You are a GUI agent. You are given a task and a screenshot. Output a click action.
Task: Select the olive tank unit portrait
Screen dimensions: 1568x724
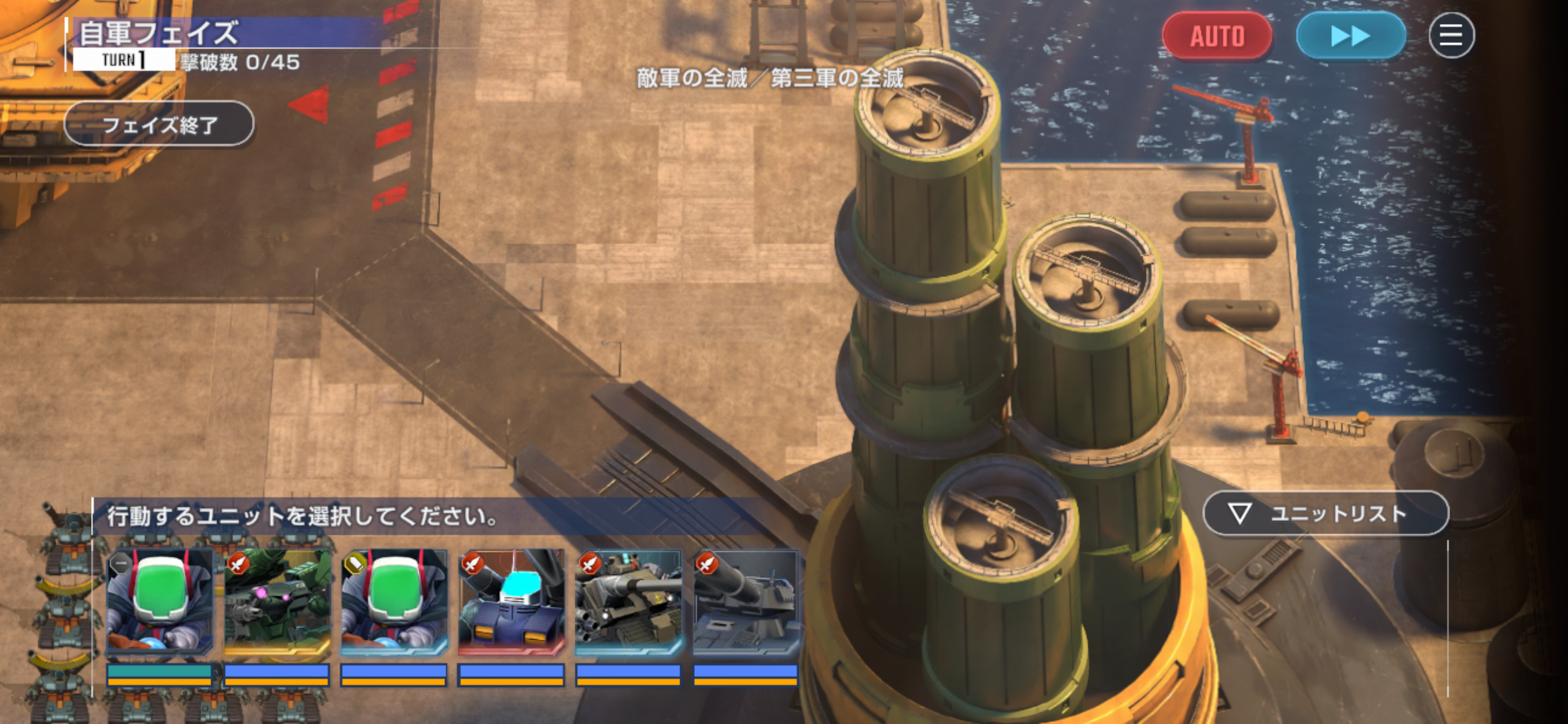629,601
